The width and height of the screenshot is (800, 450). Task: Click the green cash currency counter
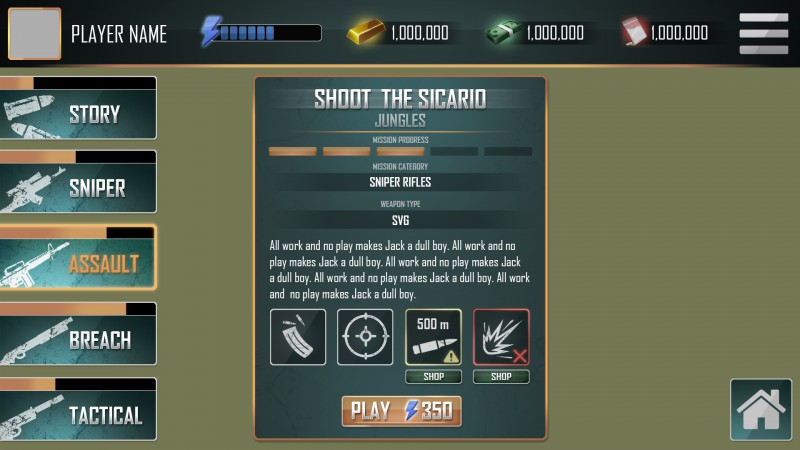coord(536,33)
